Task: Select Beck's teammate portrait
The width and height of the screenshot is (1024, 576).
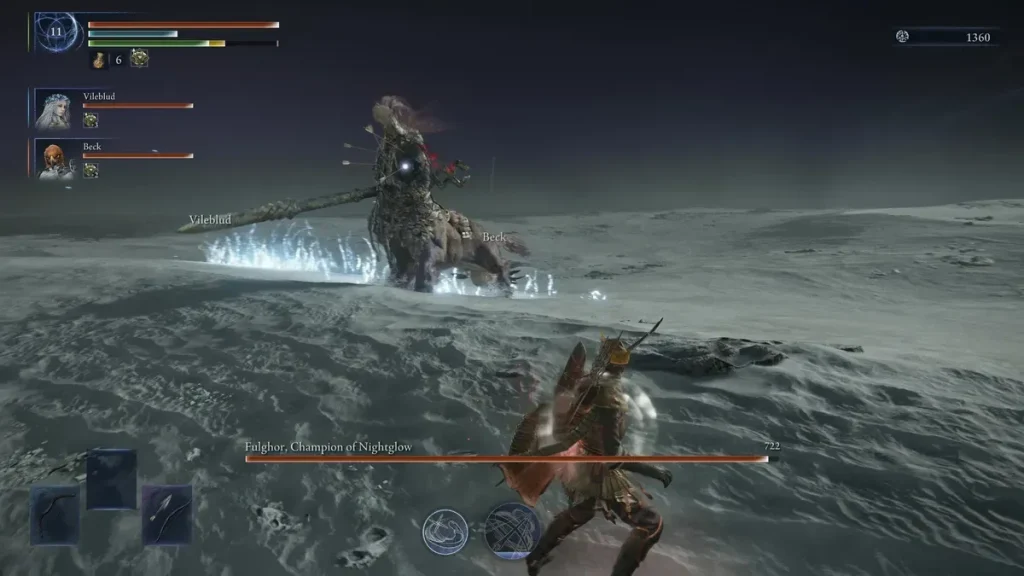Action: tap(53, 159)
